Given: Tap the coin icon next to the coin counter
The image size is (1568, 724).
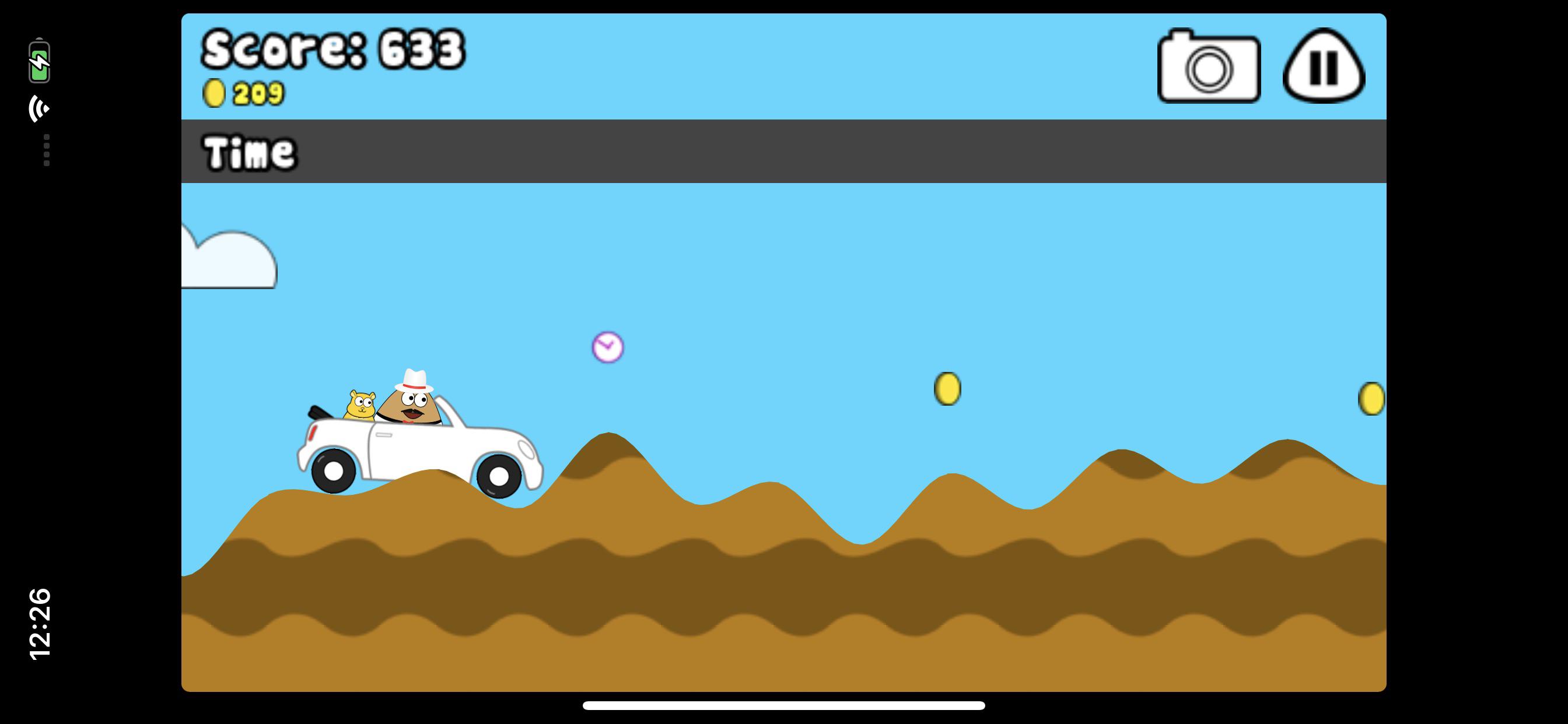Looking at the screenshot, I should (x=214, y=93).
